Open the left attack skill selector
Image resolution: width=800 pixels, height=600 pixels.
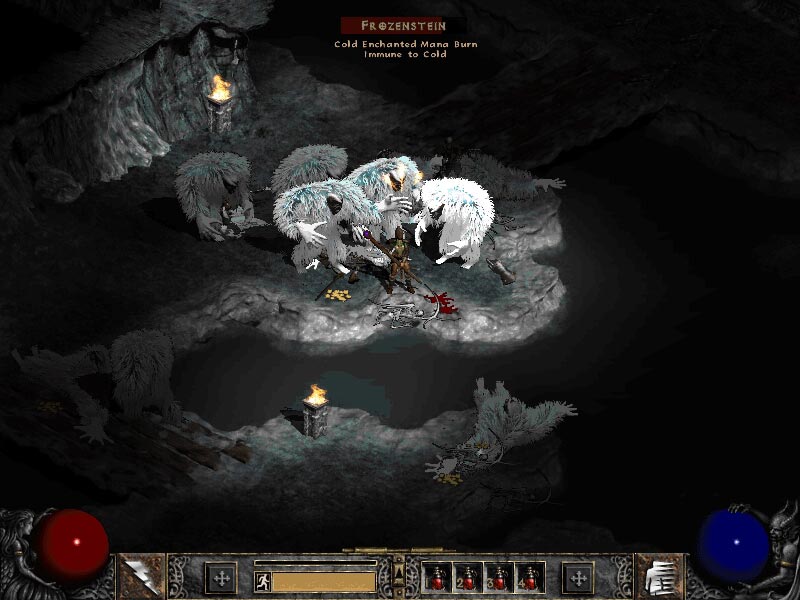[x=141, y=577]
